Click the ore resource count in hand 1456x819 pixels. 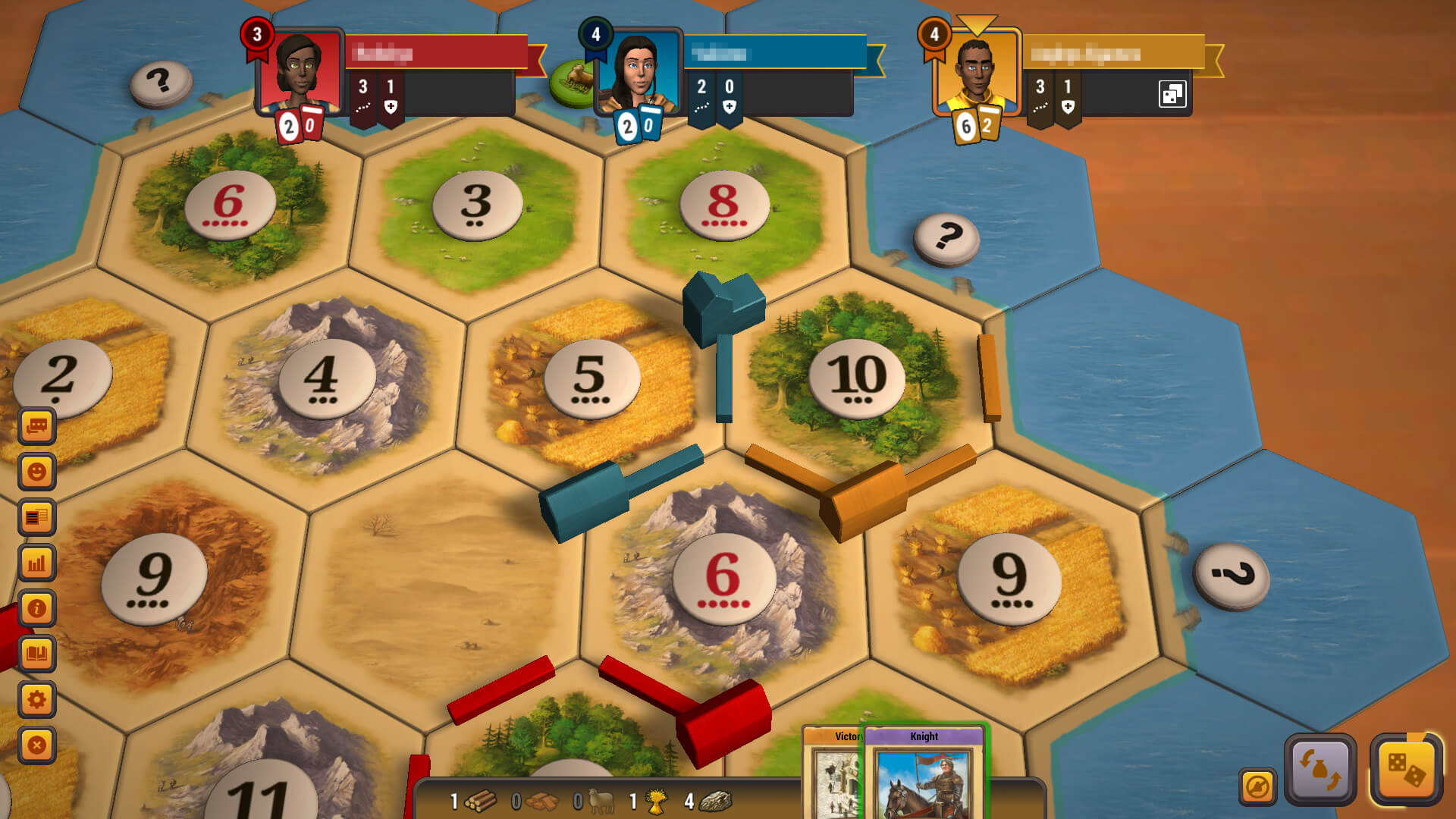tap(709, 801)
